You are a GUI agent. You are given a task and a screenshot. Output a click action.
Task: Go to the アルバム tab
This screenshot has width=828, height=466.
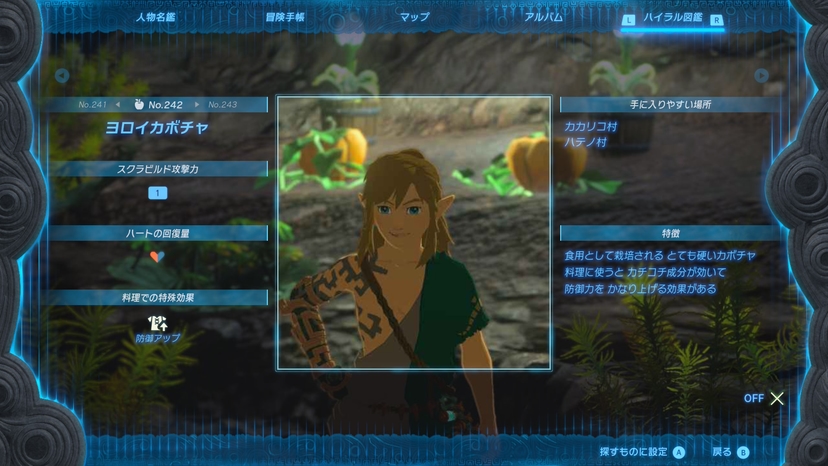point(543,17)
